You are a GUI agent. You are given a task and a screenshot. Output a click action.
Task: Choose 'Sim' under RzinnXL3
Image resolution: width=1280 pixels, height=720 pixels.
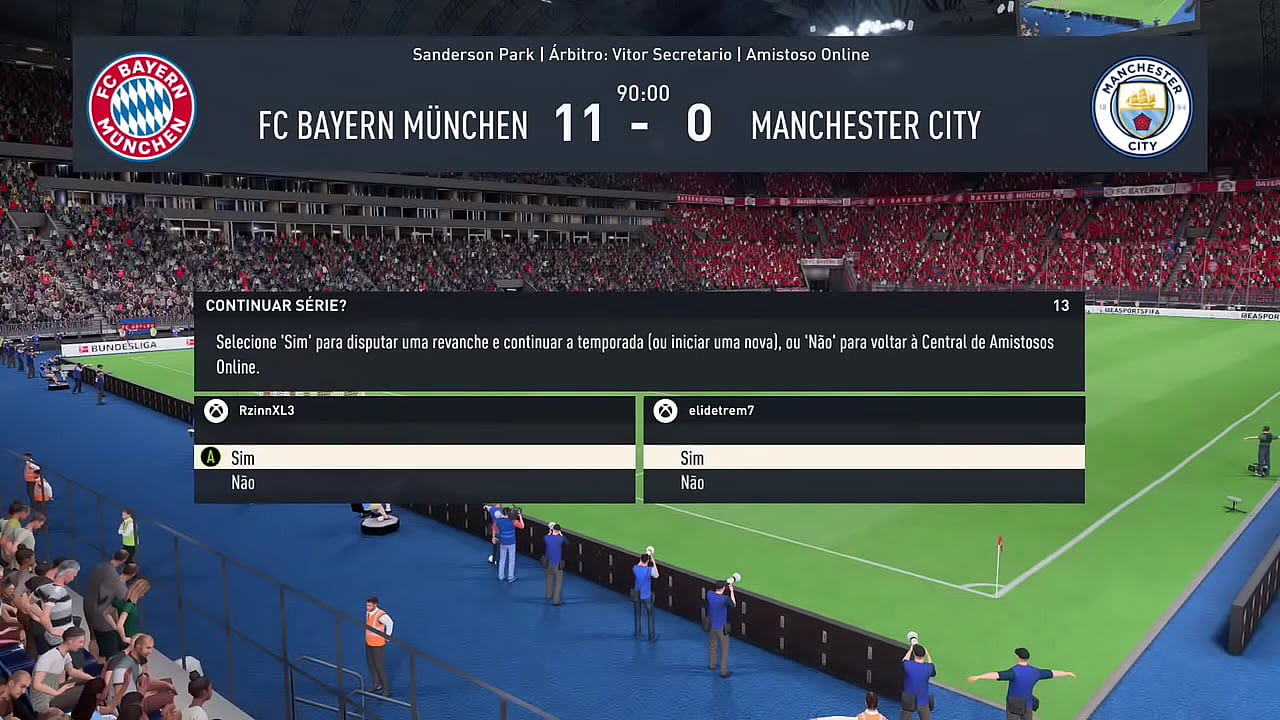pos(243,458)
